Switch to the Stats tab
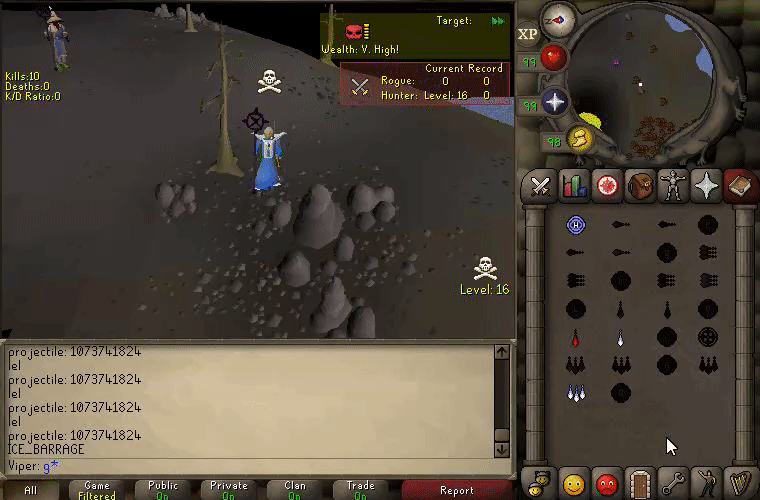The width and height of the screenshot is (760, 500). pos(574,186)
